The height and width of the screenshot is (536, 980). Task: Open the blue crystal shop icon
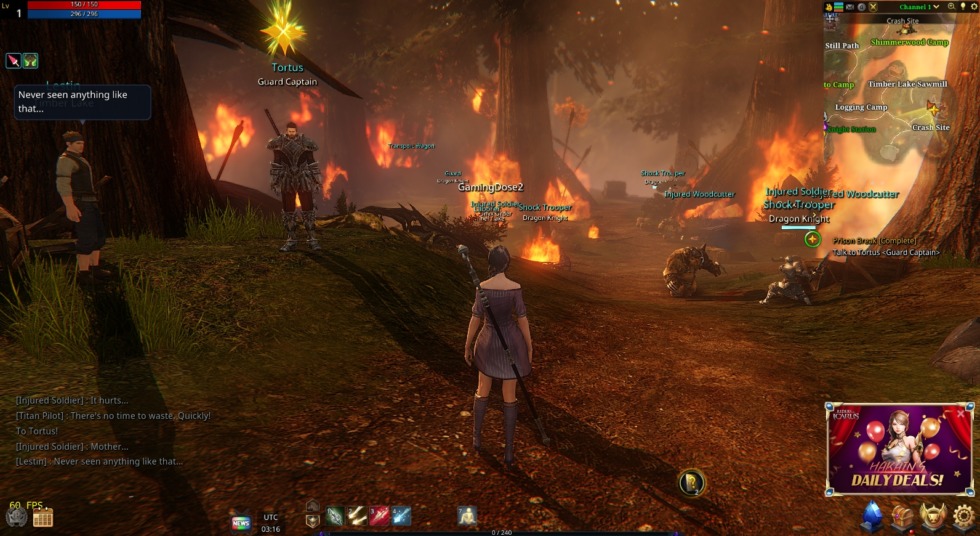pos(872,516)
